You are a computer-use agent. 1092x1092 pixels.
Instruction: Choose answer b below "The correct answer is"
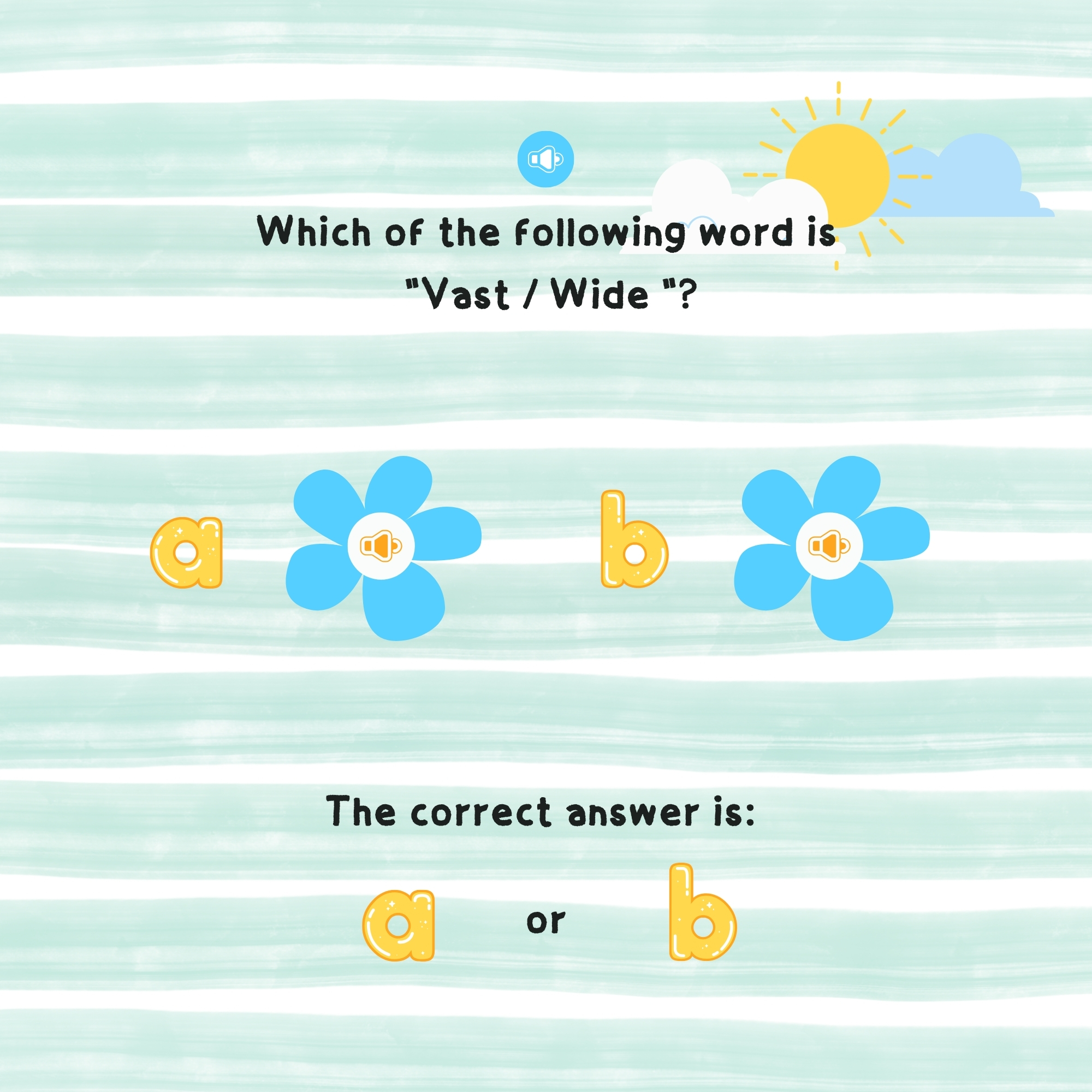[702, 913]
